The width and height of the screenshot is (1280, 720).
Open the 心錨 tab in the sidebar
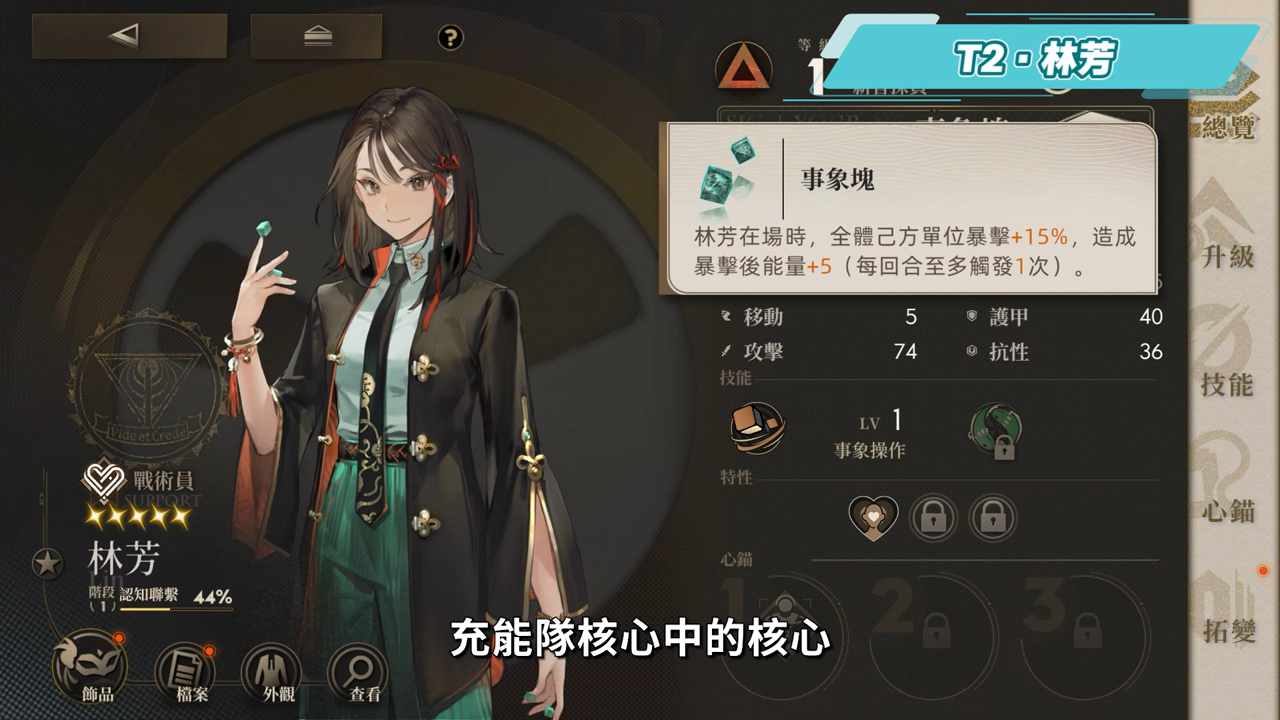tap(1228, 487)
